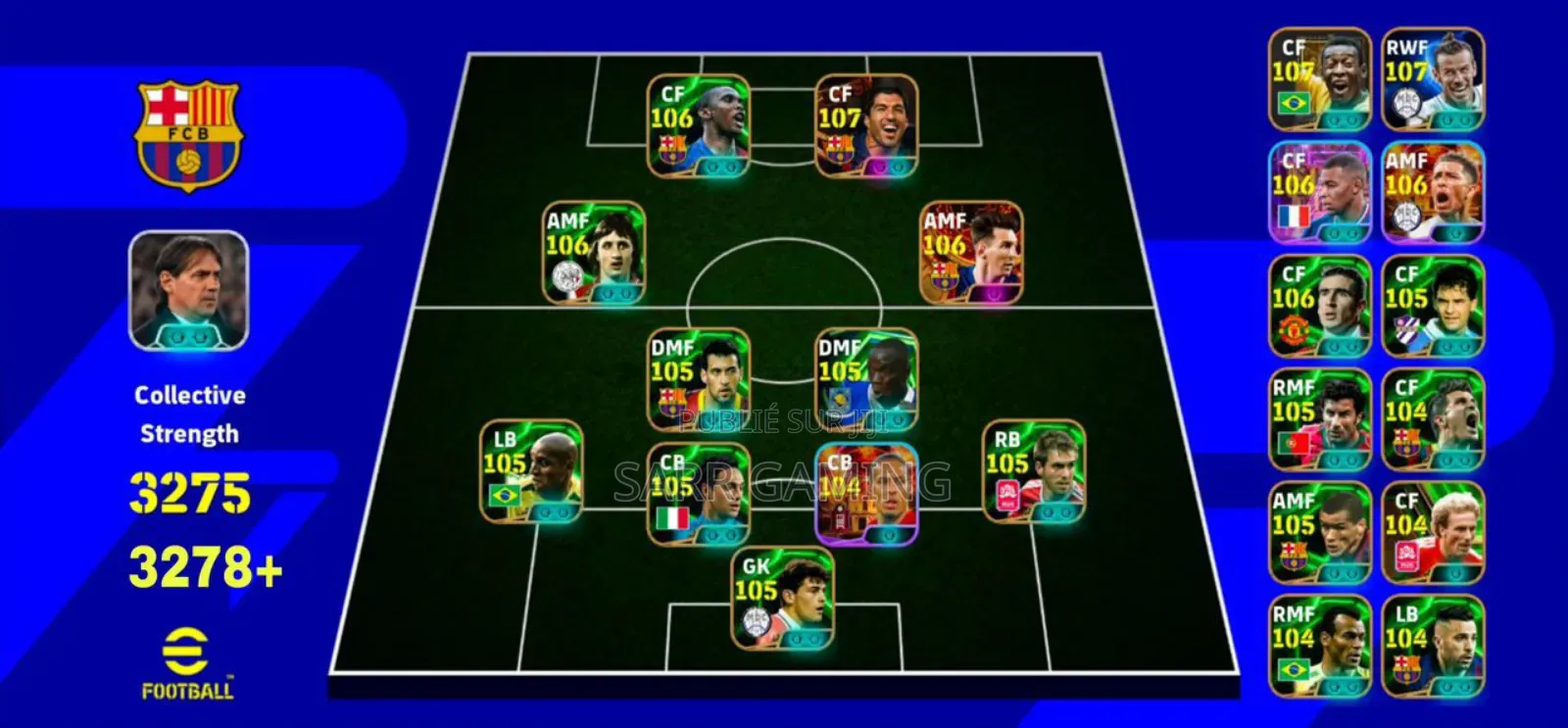
Task: Choose the RB 105 player card
Action: pos(1034,472)
